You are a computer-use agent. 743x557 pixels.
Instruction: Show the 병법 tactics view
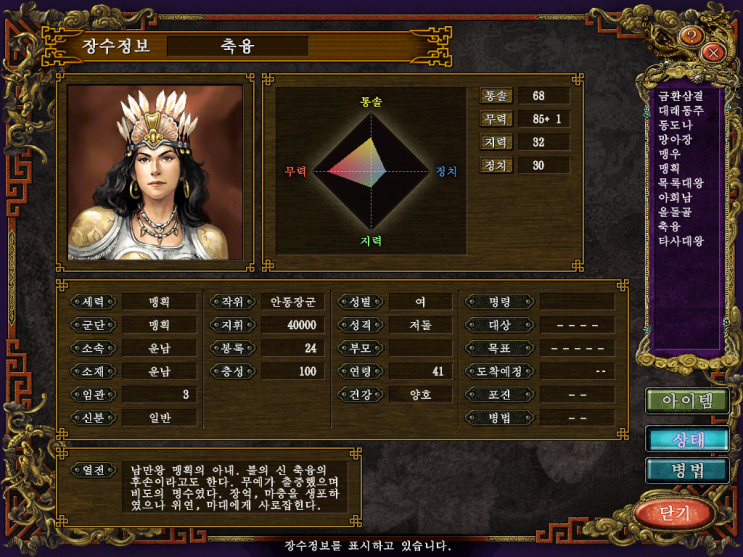pyautogui.click(x=686, y=470)
